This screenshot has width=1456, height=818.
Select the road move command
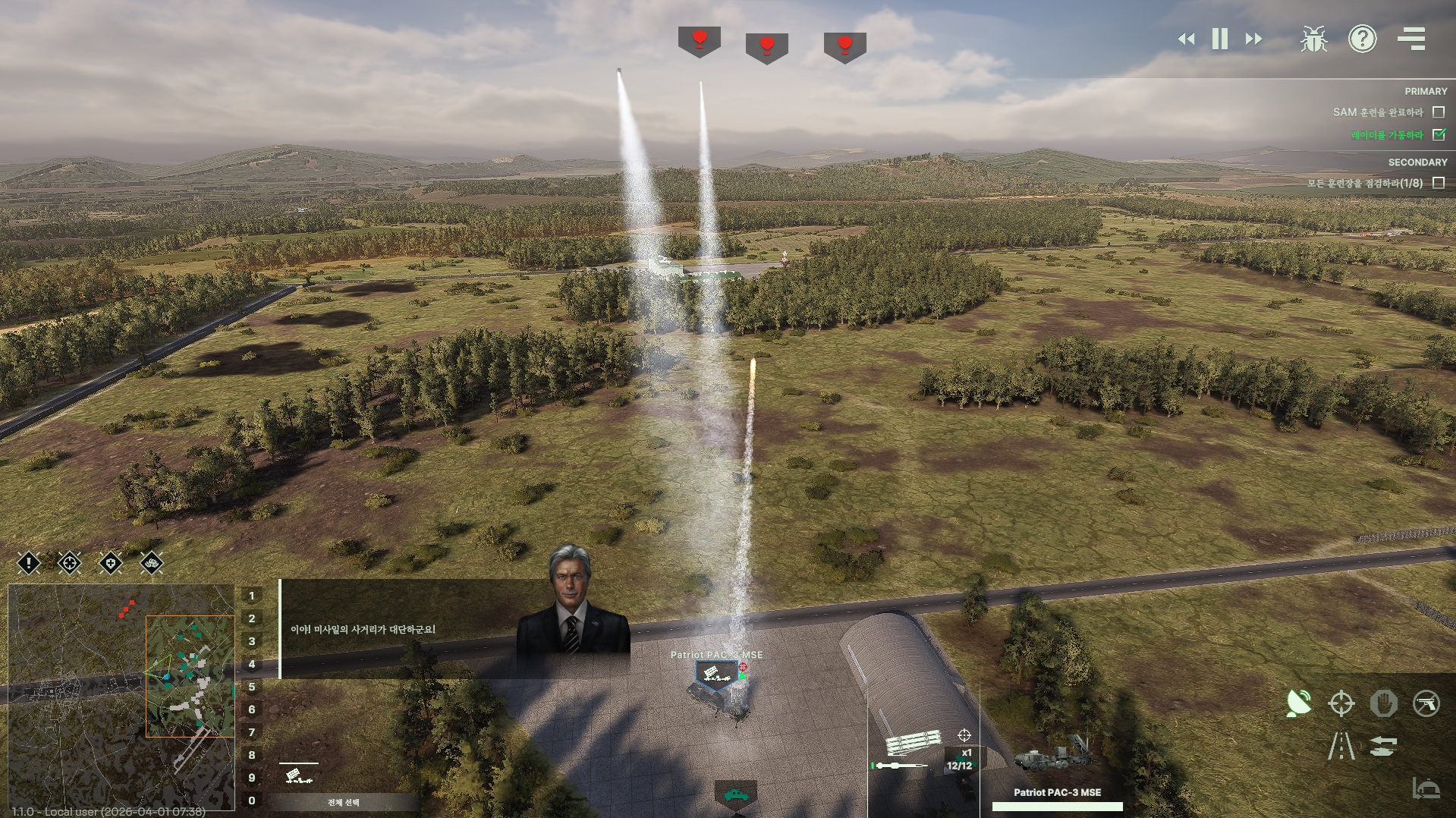[x=1341, y=746]
